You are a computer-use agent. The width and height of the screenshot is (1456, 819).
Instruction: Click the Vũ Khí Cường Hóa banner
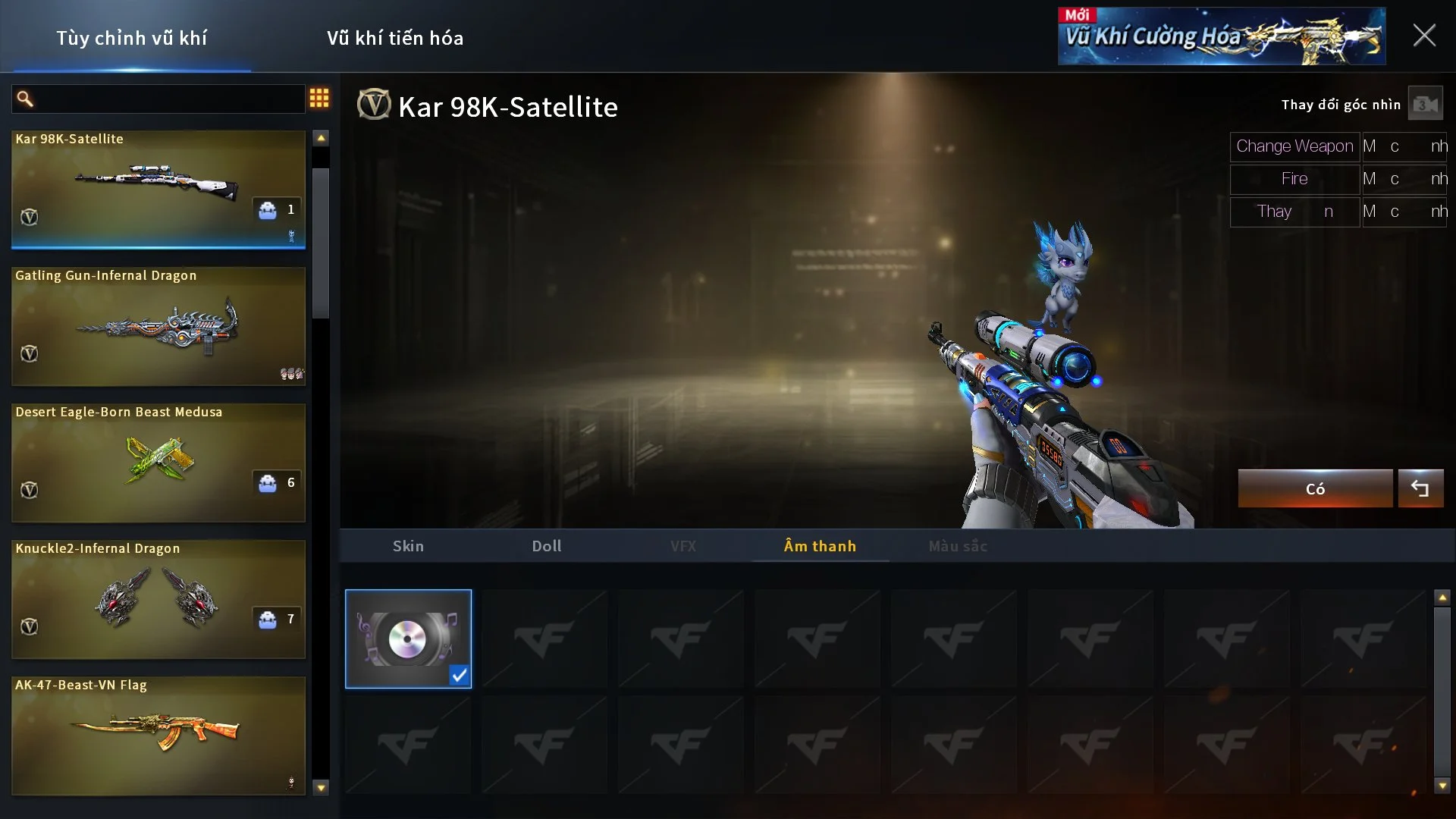1221,36
